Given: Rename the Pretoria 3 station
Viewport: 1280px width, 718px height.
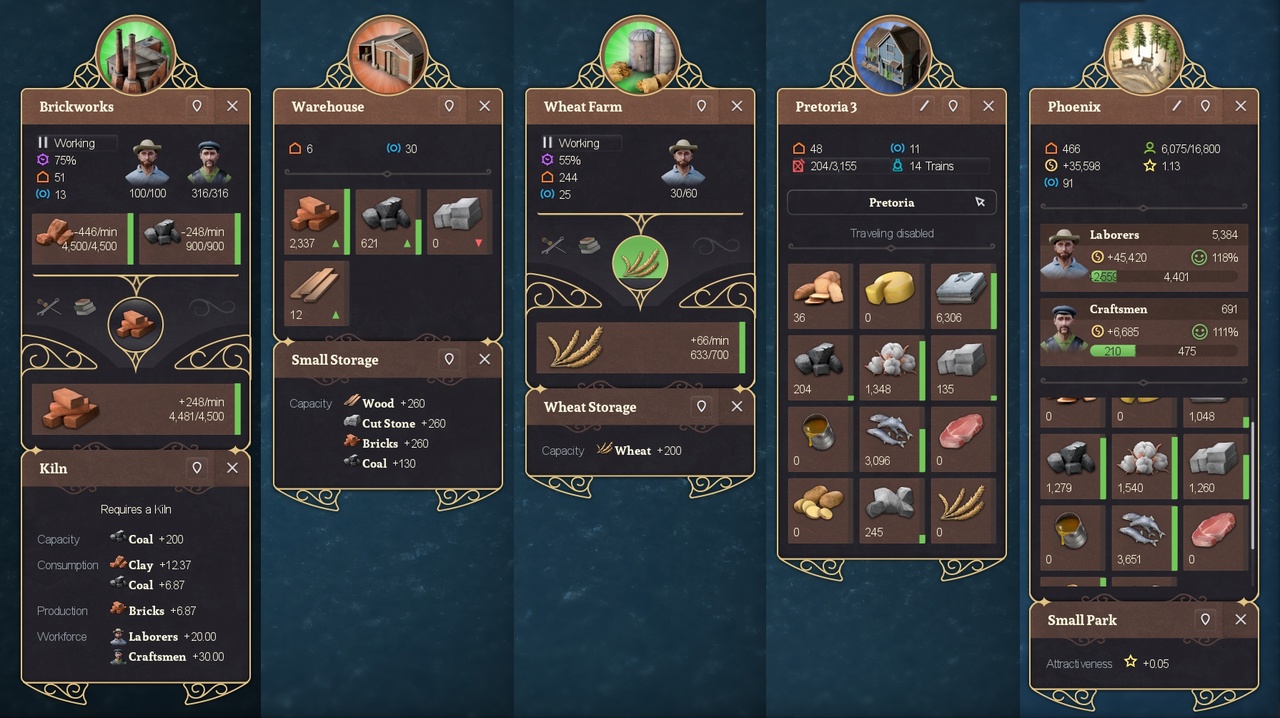Looking at the screenshot, I should [x=925, y=106].
